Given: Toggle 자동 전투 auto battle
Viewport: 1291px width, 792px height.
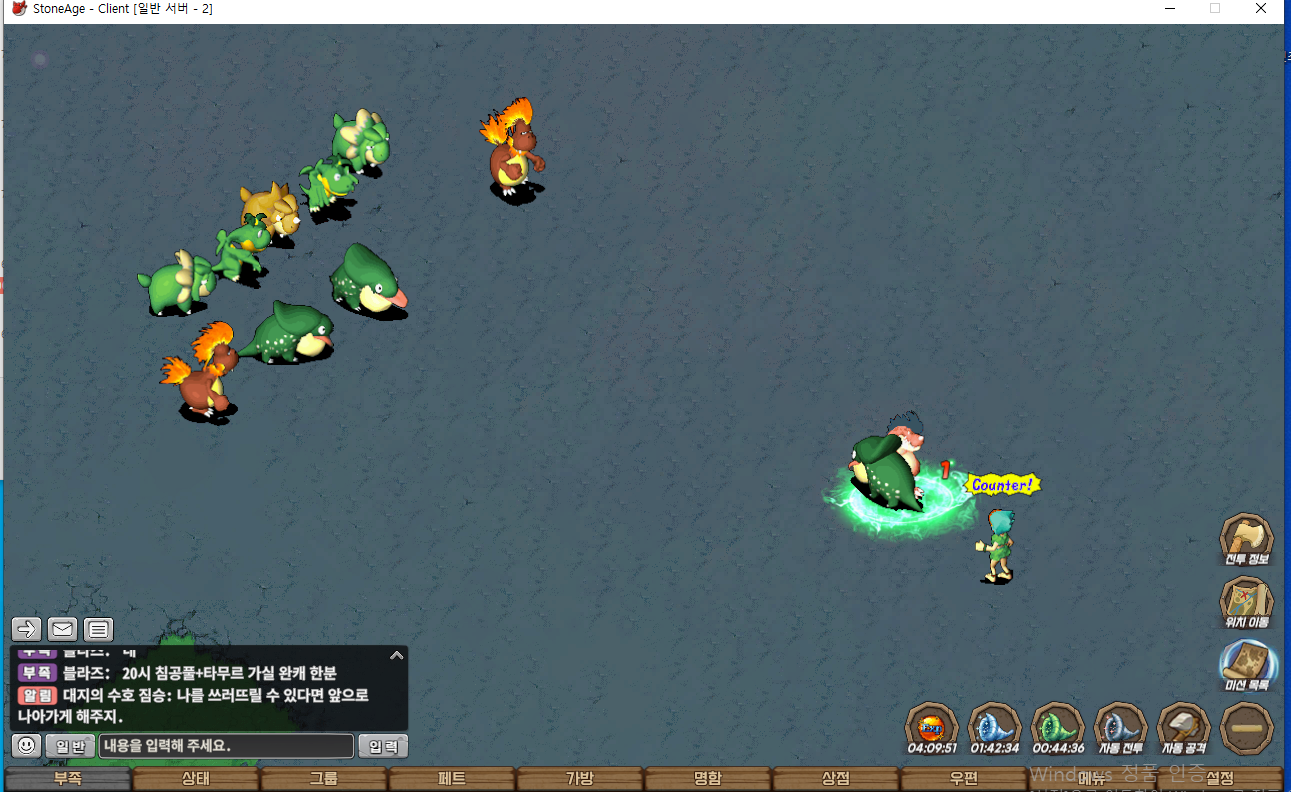Looking at the screenshot, I should click(1120, 726).
